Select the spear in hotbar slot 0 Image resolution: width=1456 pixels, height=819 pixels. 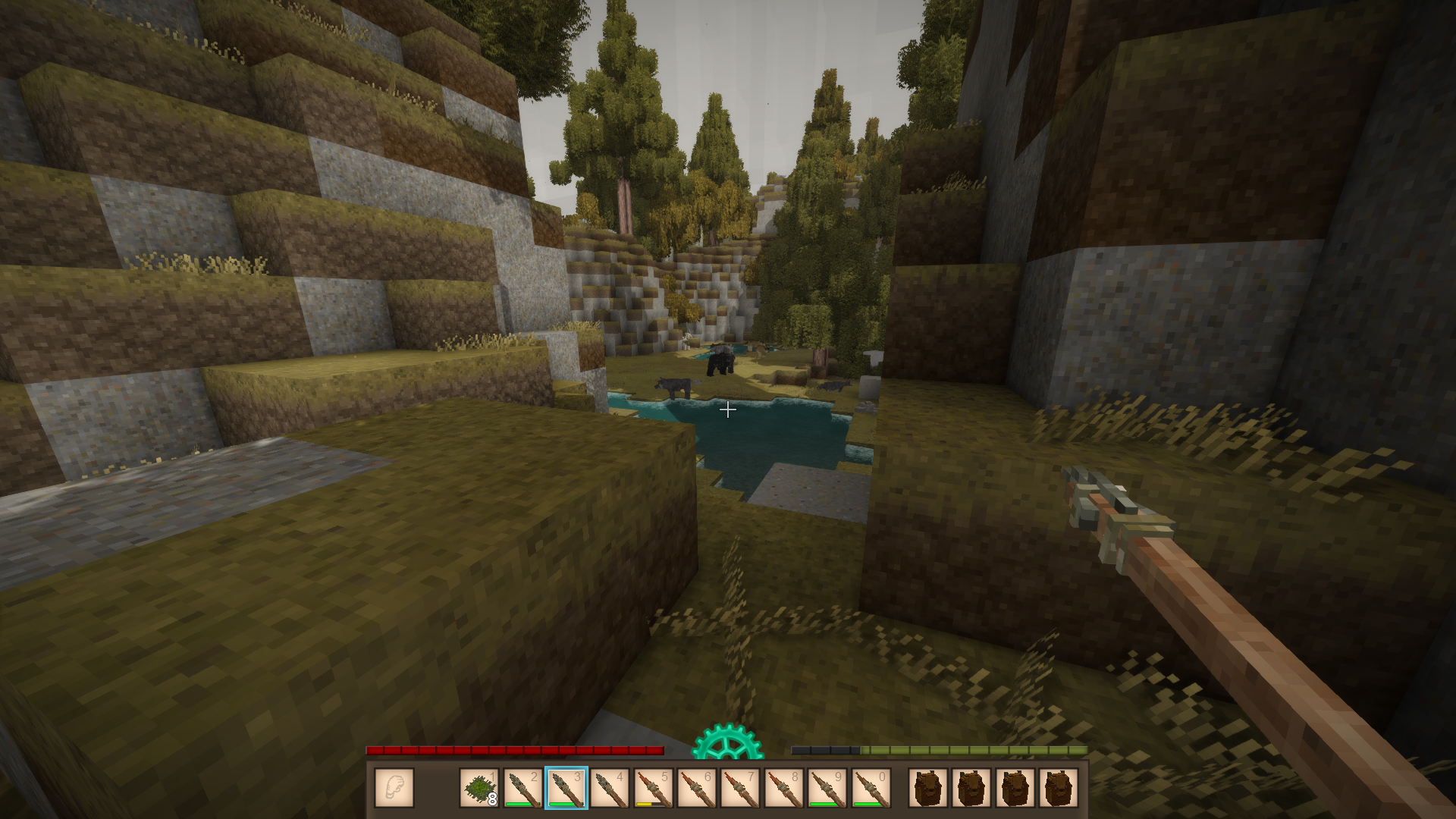[x=871, y=788]
